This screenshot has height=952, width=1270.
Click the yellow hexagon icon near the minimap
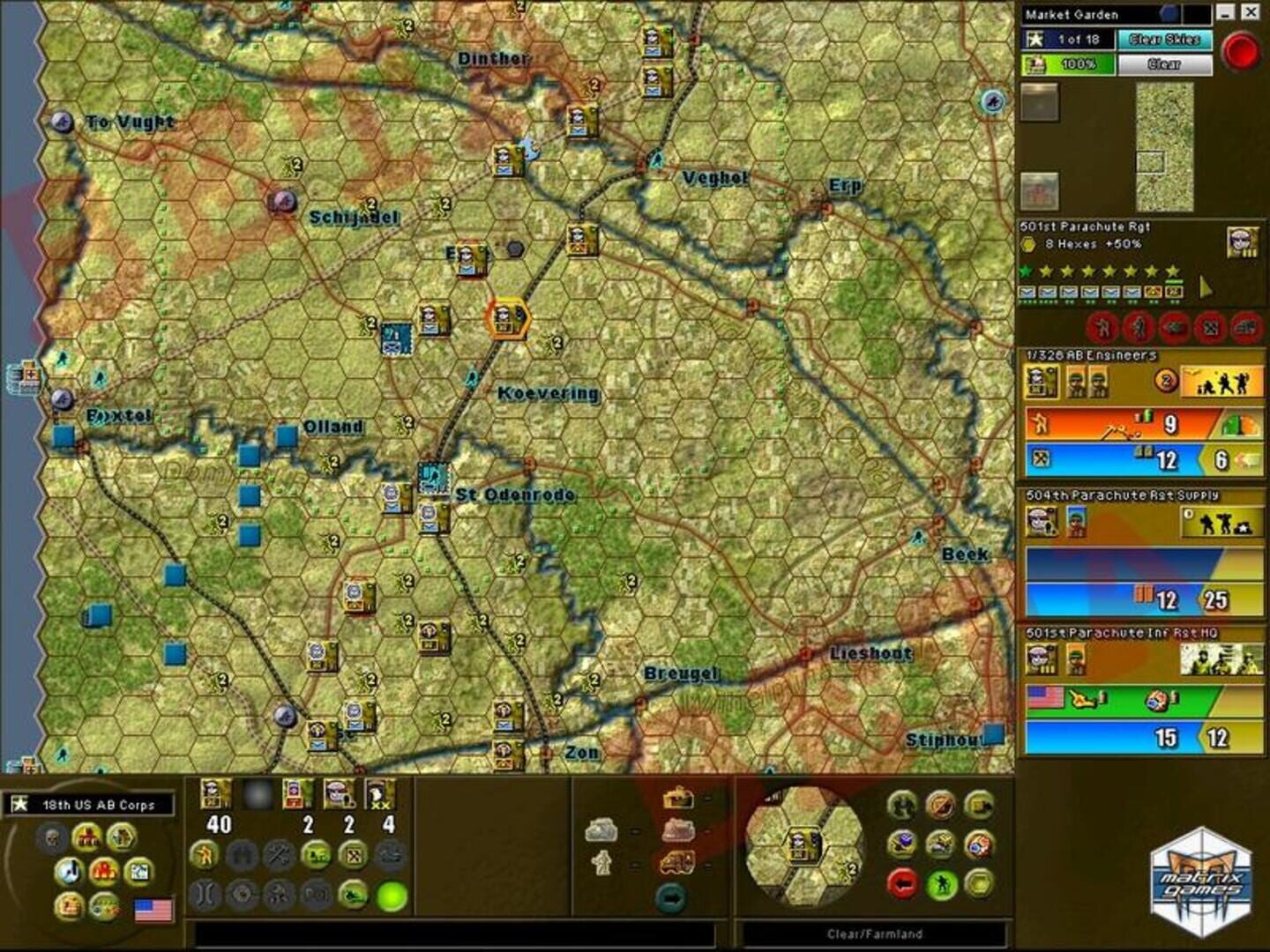click(977, 883)
